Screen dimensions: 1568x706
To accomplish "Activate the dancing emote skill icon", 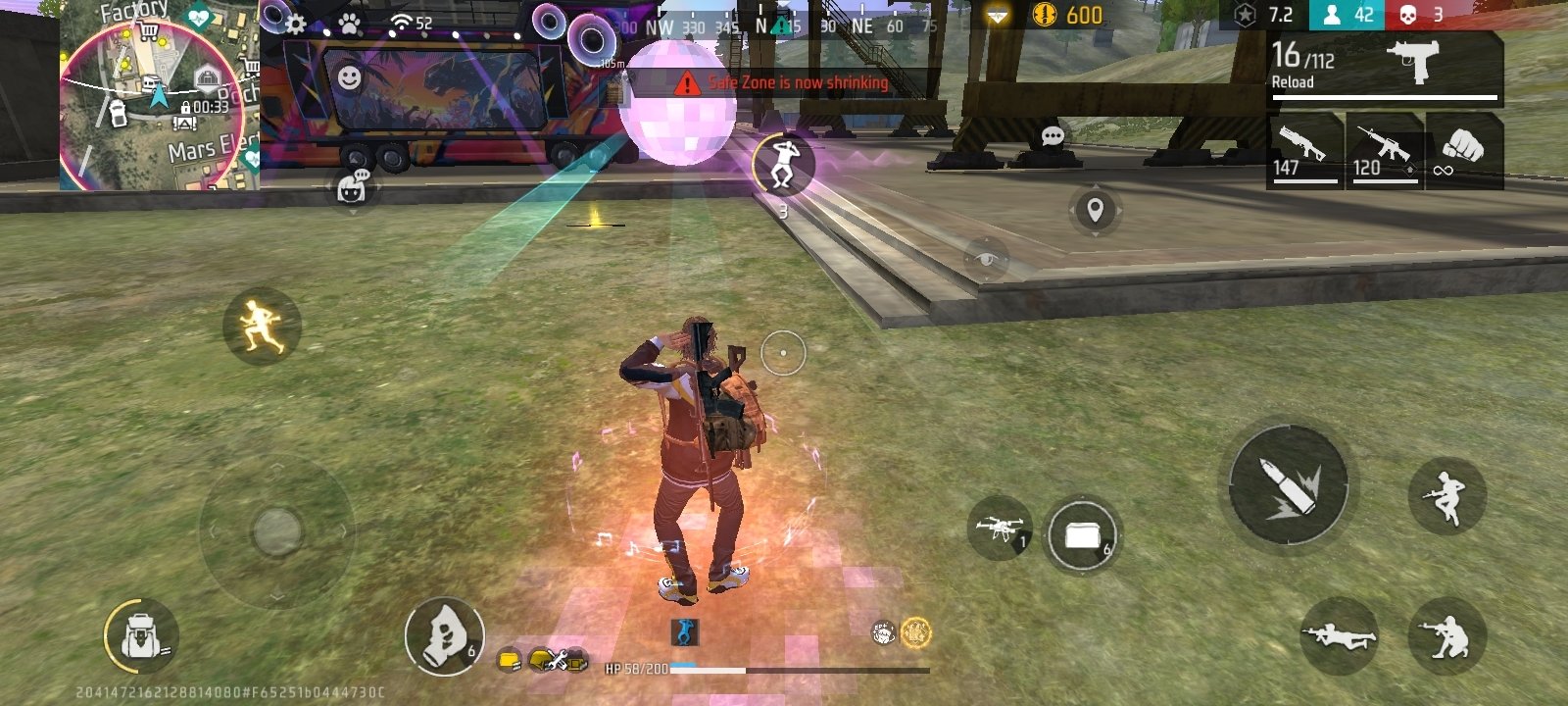I will [782, 164].
